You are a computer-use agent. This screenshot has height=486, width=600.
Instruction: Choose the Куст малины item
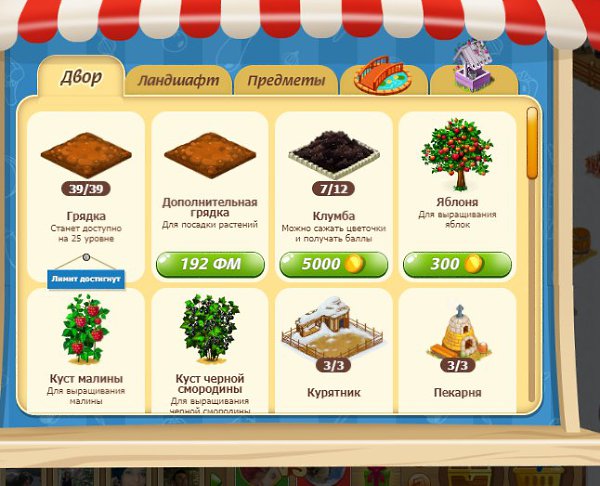coord(86,350)
